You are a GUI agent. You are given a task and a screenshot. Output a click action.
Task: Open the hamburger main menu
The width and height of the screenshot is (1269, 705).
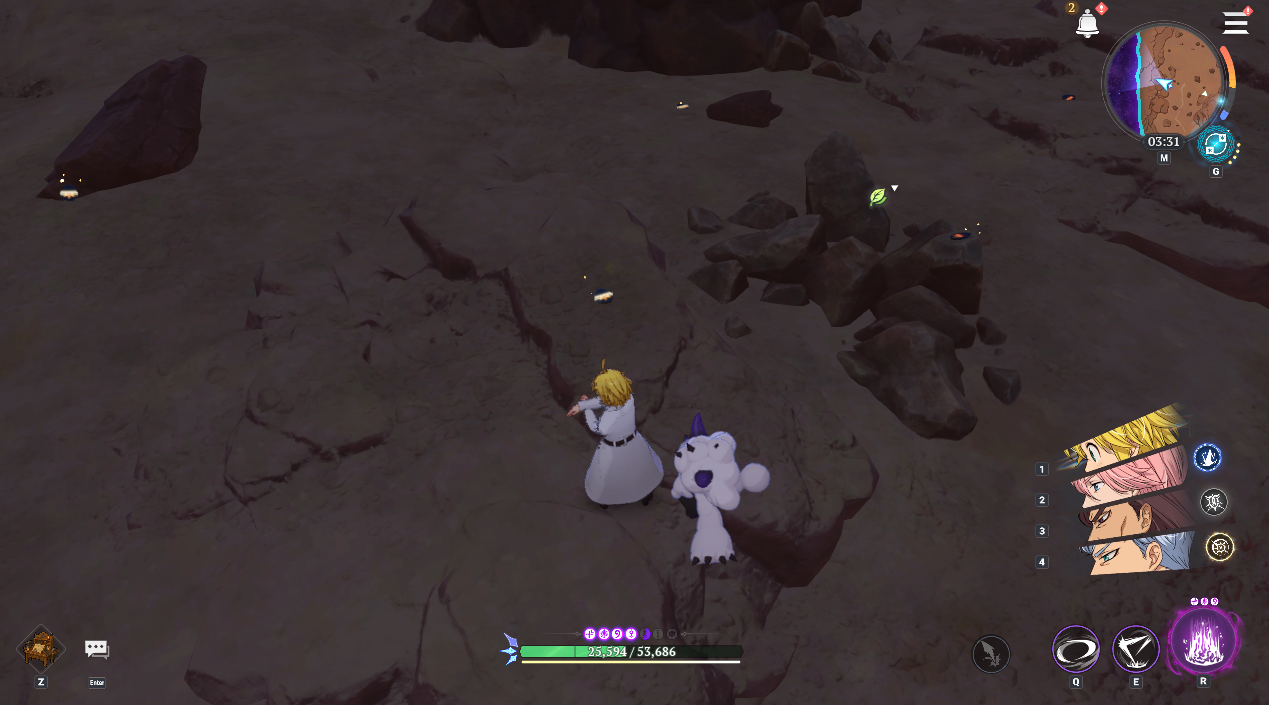tap(1235, 23)
